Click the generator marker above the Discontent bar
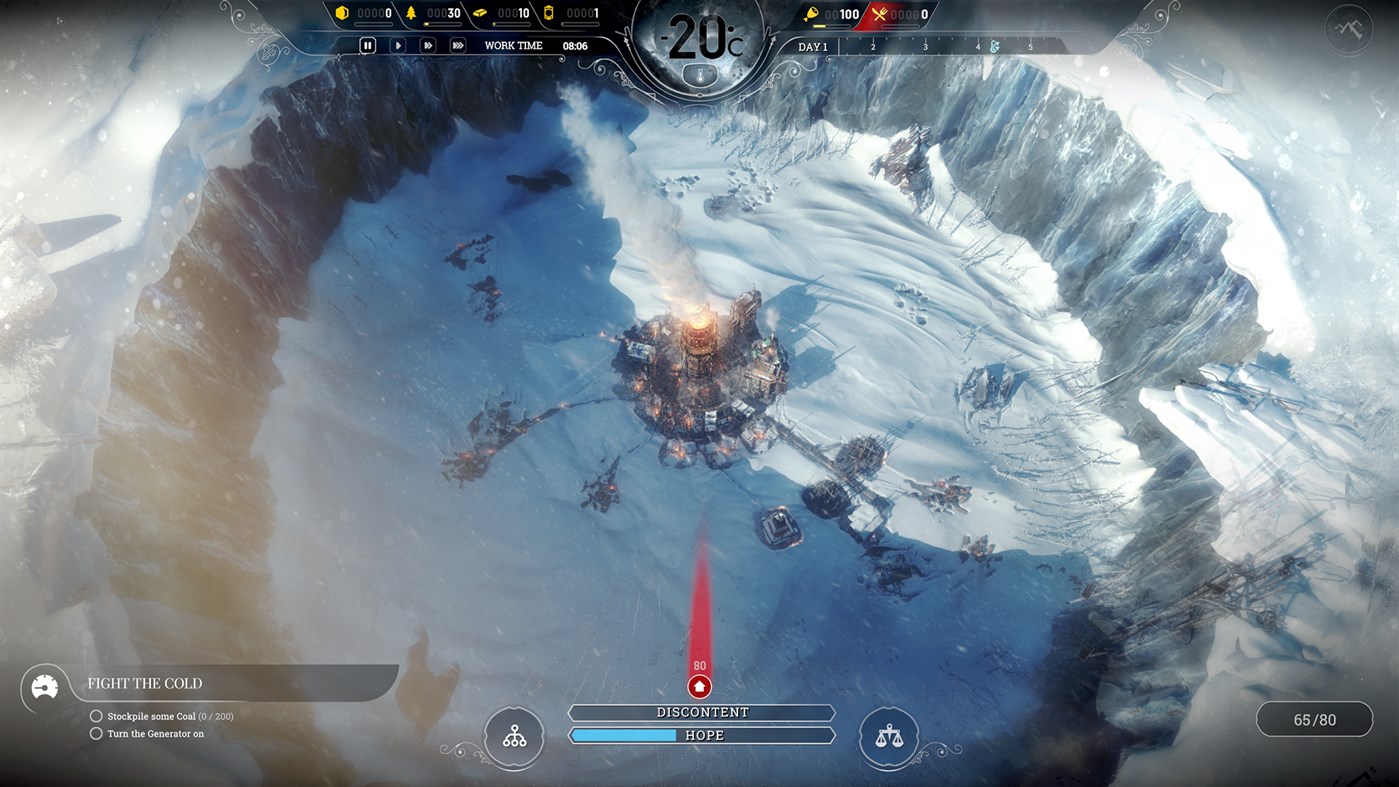 699,686
